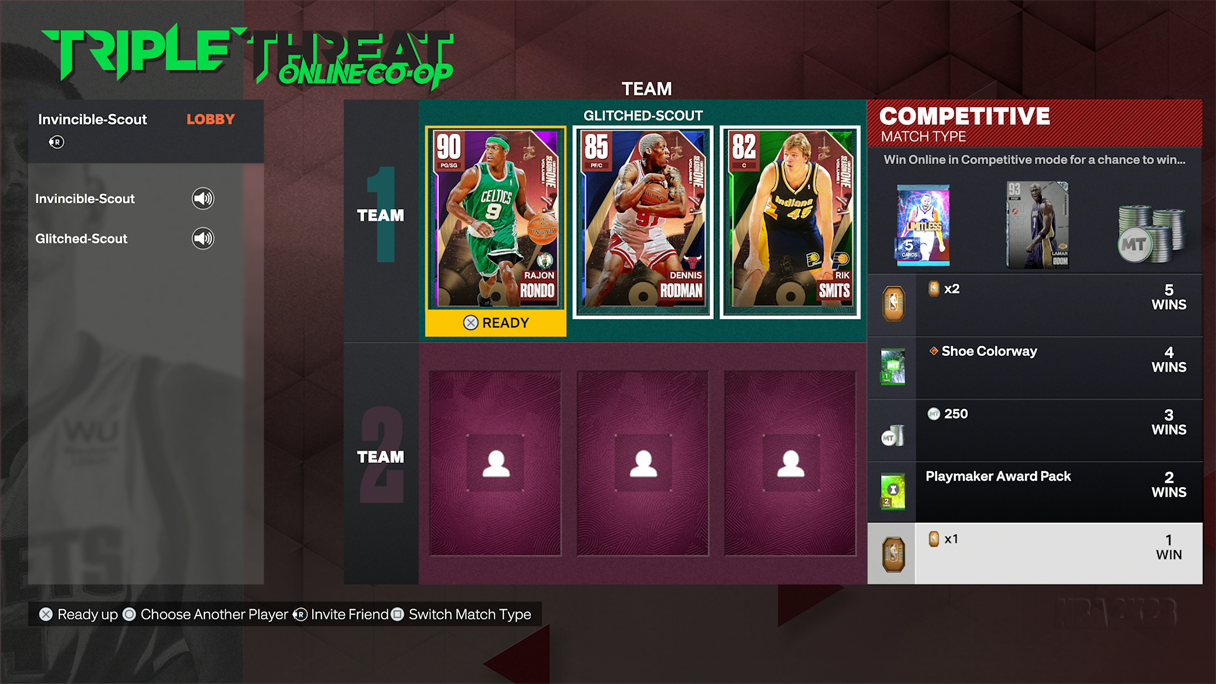Inspect the Lamar Odom prize card
The image size is (1216, 684).
pyautogui.click(x=1037, y=225)
